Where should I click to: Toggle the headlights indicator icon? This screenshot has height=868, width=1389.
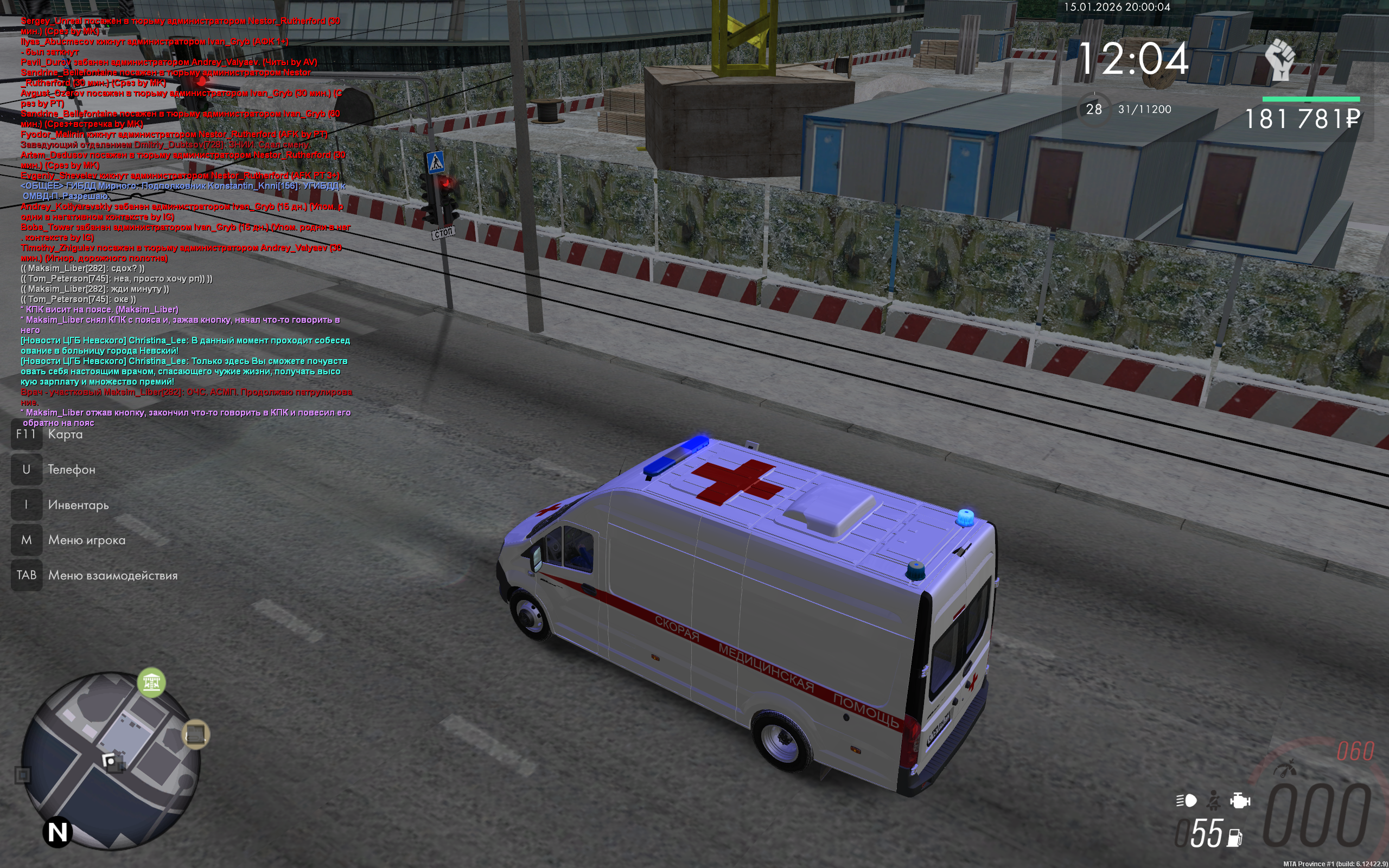pyautogui.click(x=1187, y=800)
